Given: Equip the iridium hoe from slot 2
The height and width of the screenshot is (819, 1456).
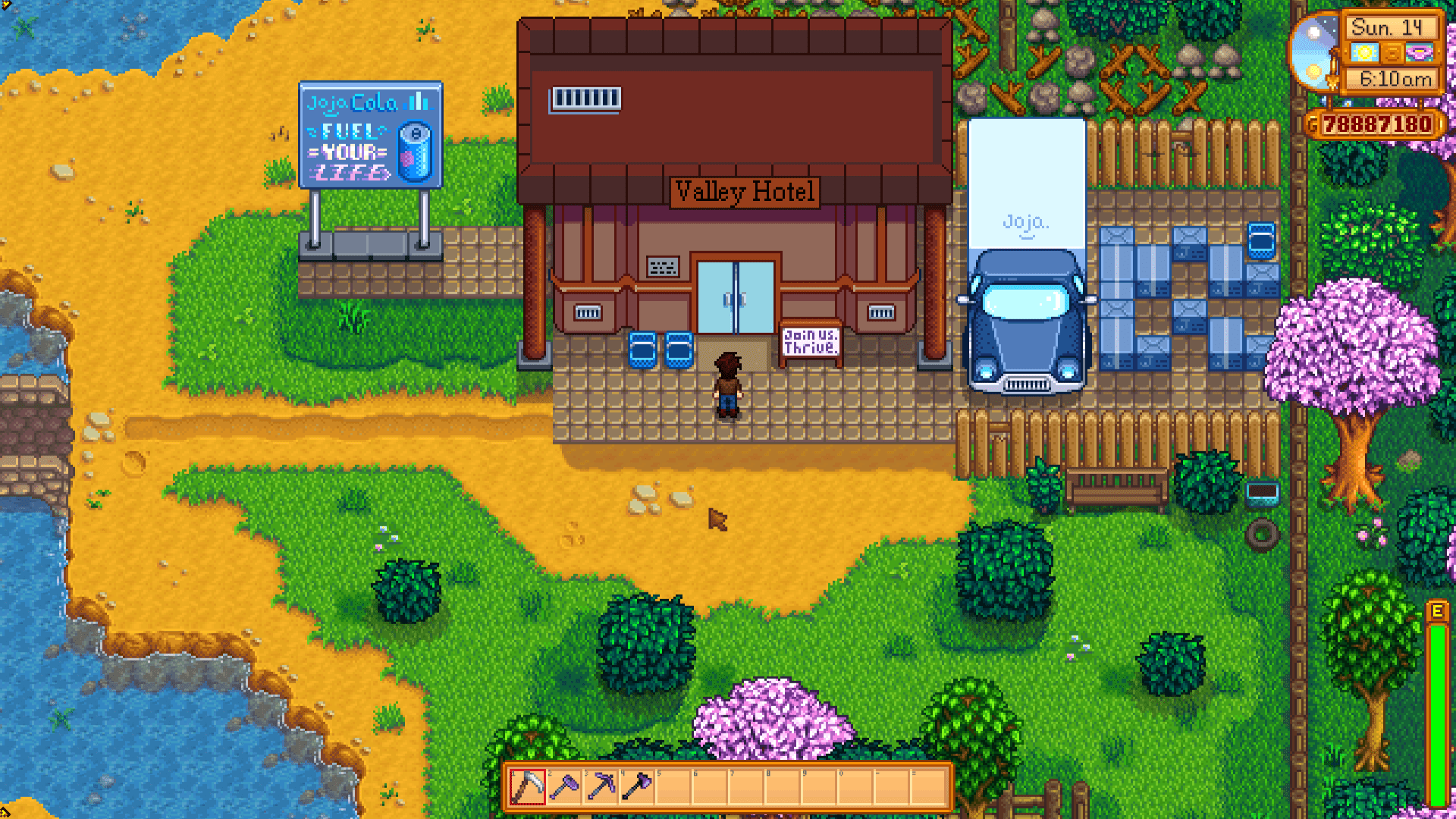Looking at the screenshot, I should point(566,788).
